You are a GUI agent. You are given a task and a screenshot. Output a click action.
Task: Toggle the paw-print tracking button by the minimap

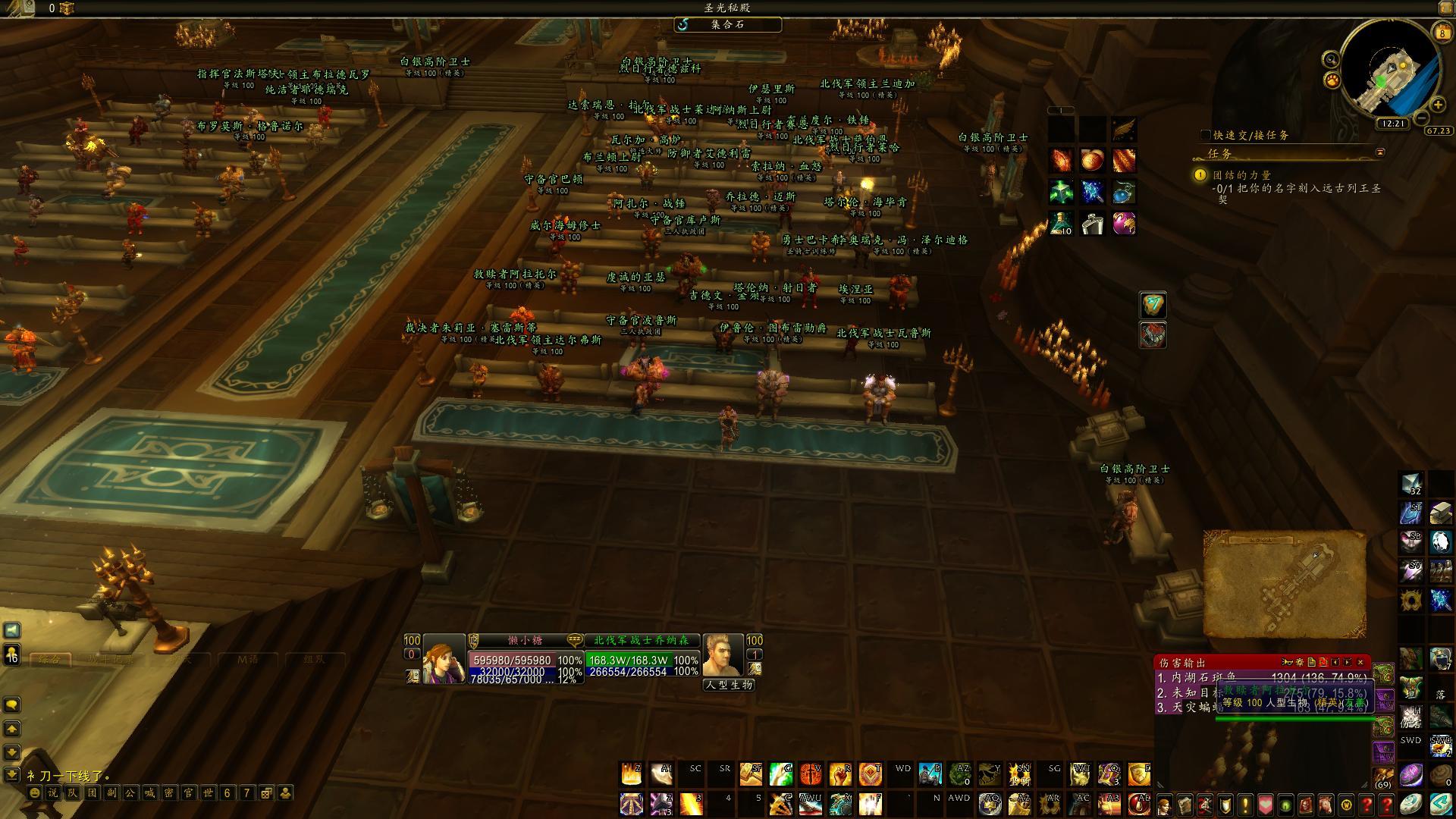click(1331, 80)
